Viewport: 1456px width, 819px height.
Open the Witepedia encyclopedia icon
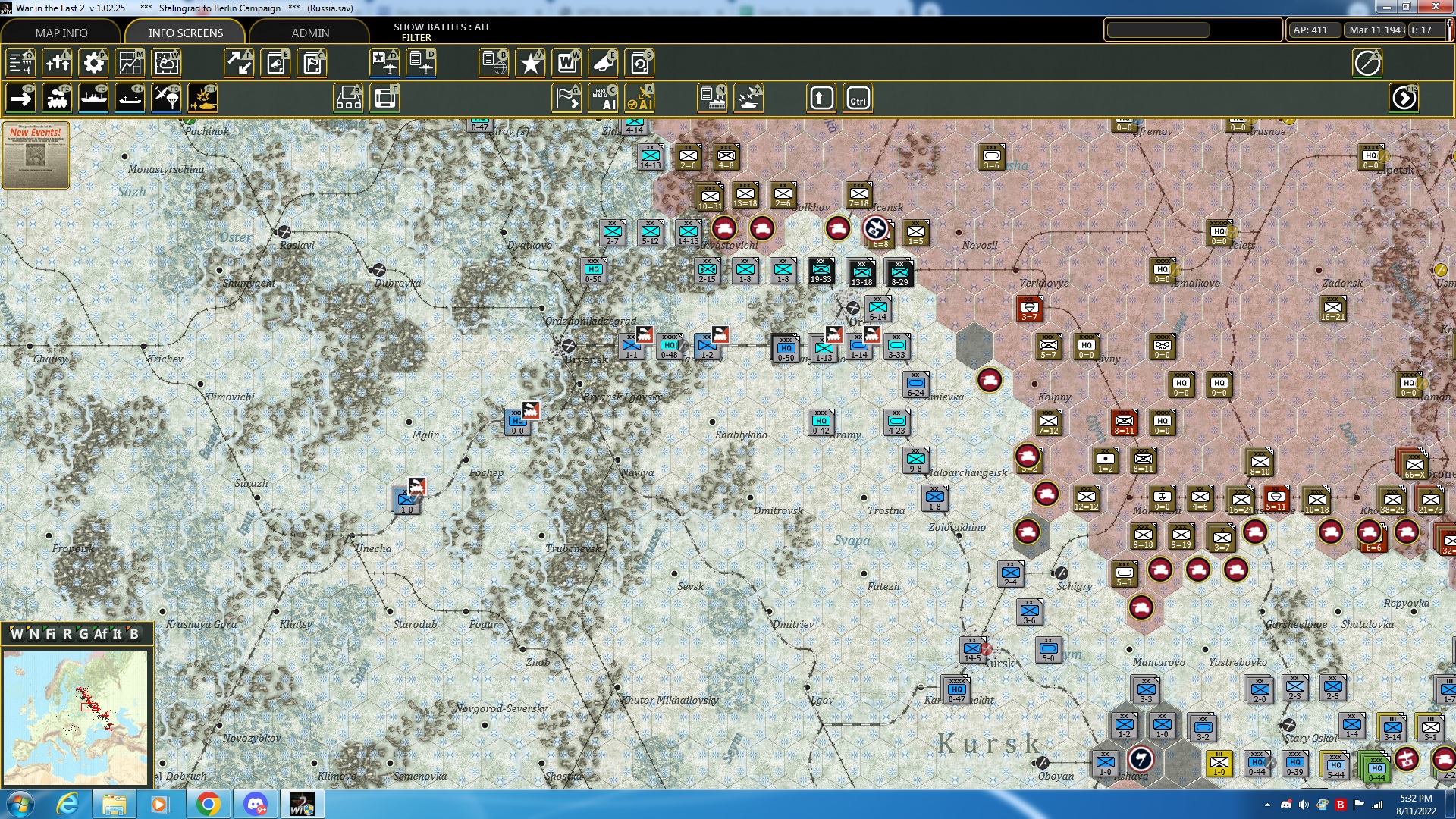(x=567, y=64)
